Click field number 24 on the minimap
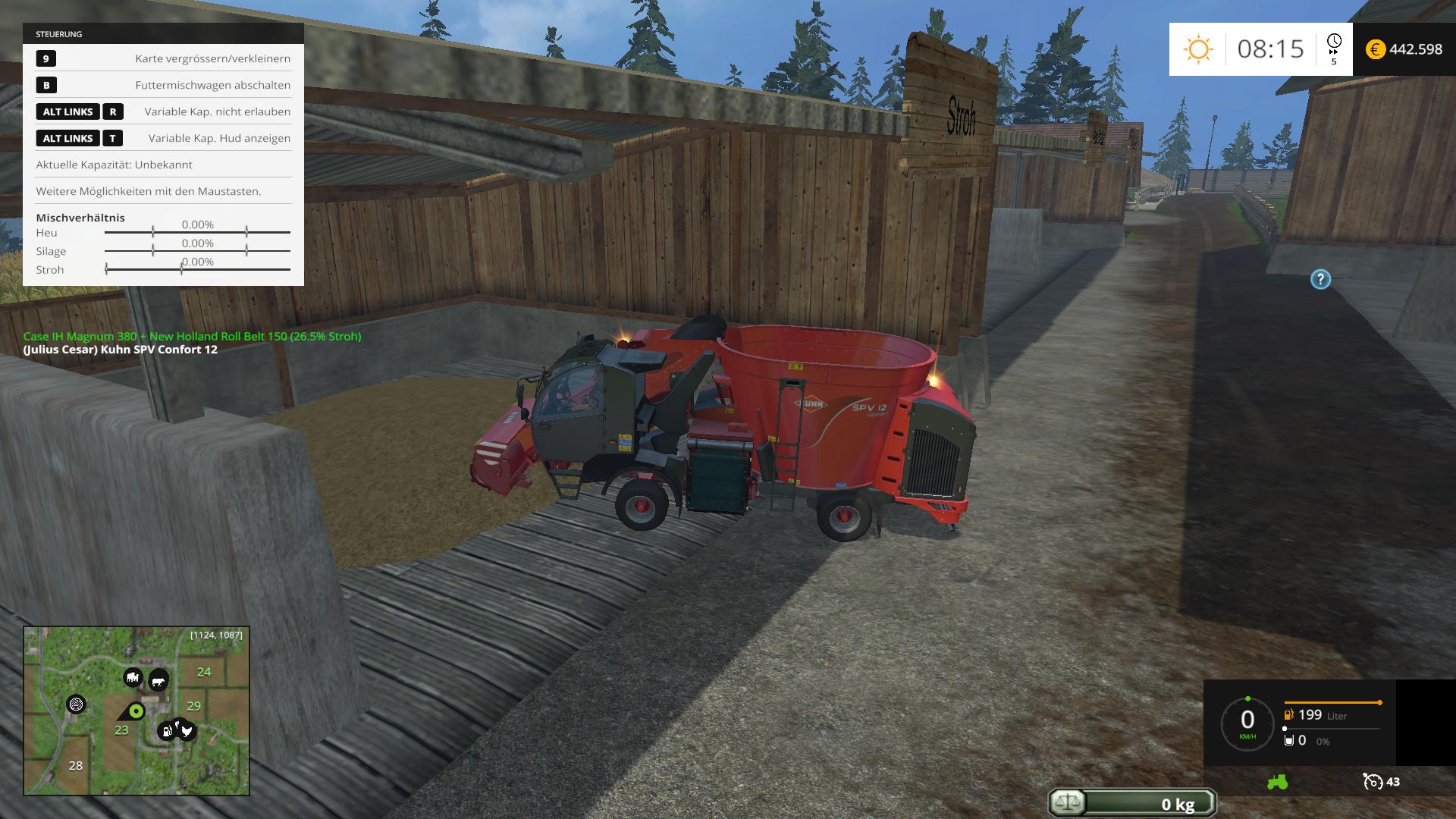 [204, 672]
